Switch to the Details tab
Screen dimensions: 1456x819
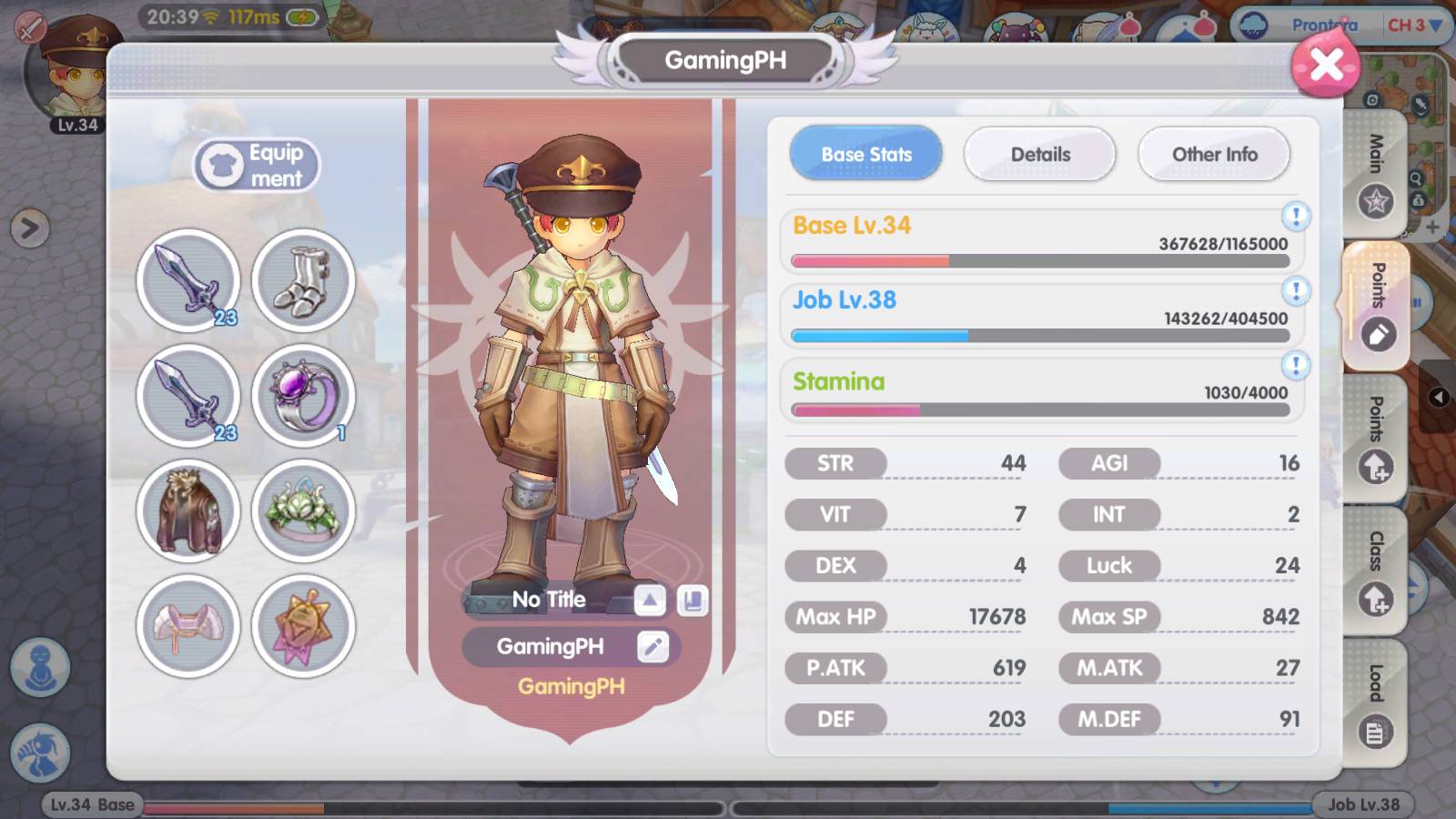[1039, 155]
